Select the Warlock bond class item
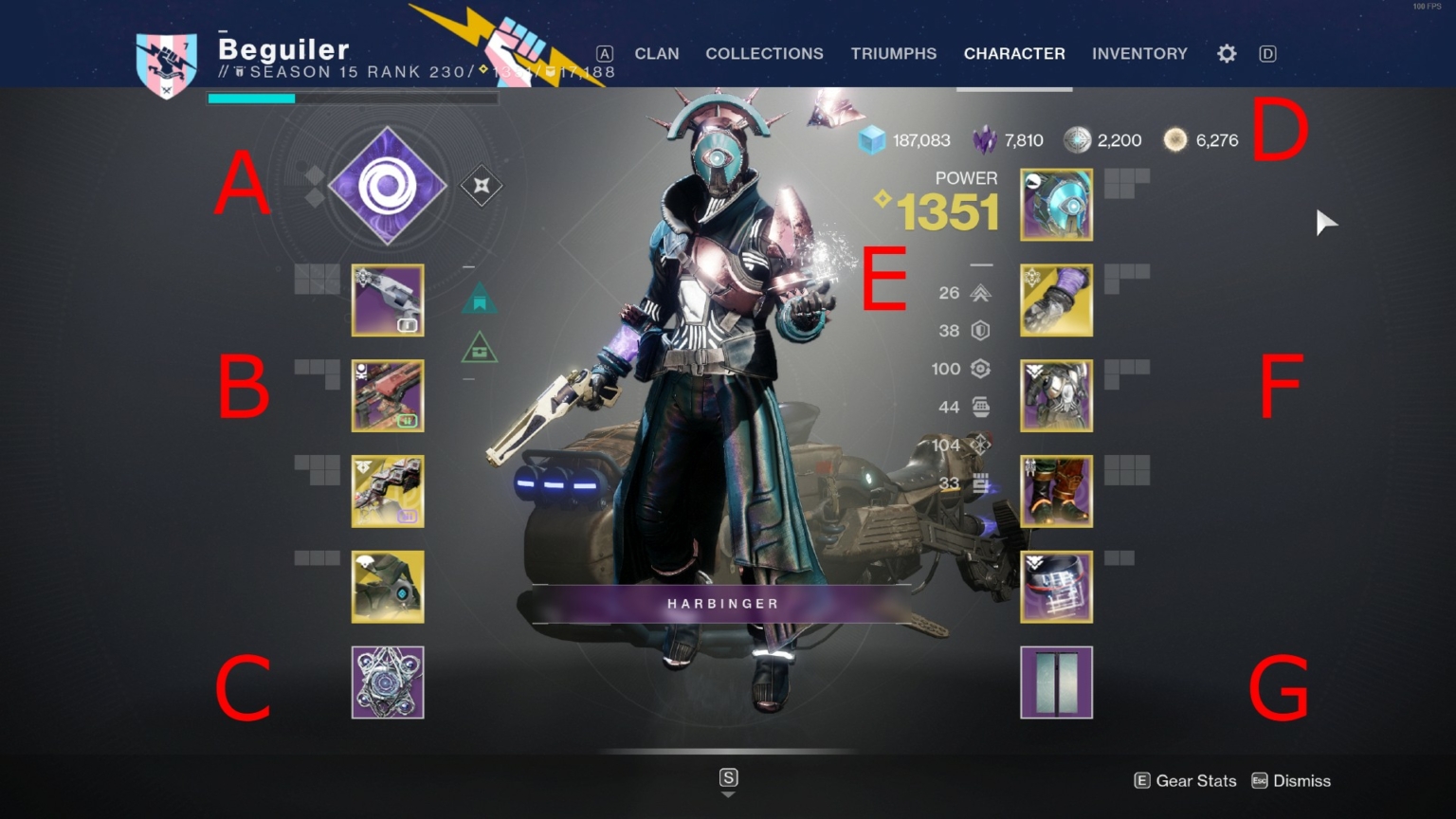1456x819 pixels. (1056, 587)
